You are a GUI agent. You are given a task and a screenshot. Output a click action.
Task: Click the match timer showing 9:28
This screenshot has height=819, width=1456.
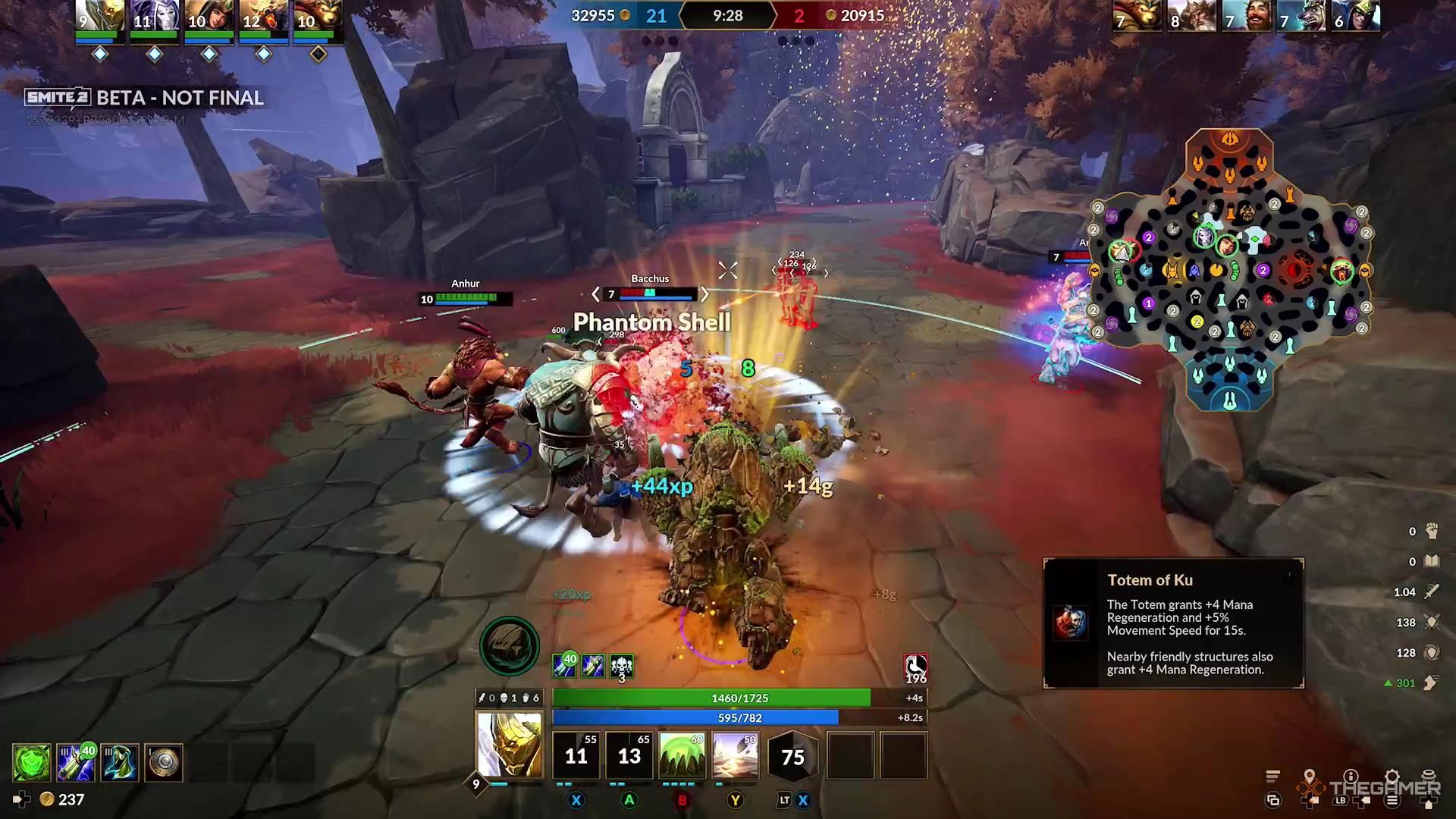click(x=726, y=15)
